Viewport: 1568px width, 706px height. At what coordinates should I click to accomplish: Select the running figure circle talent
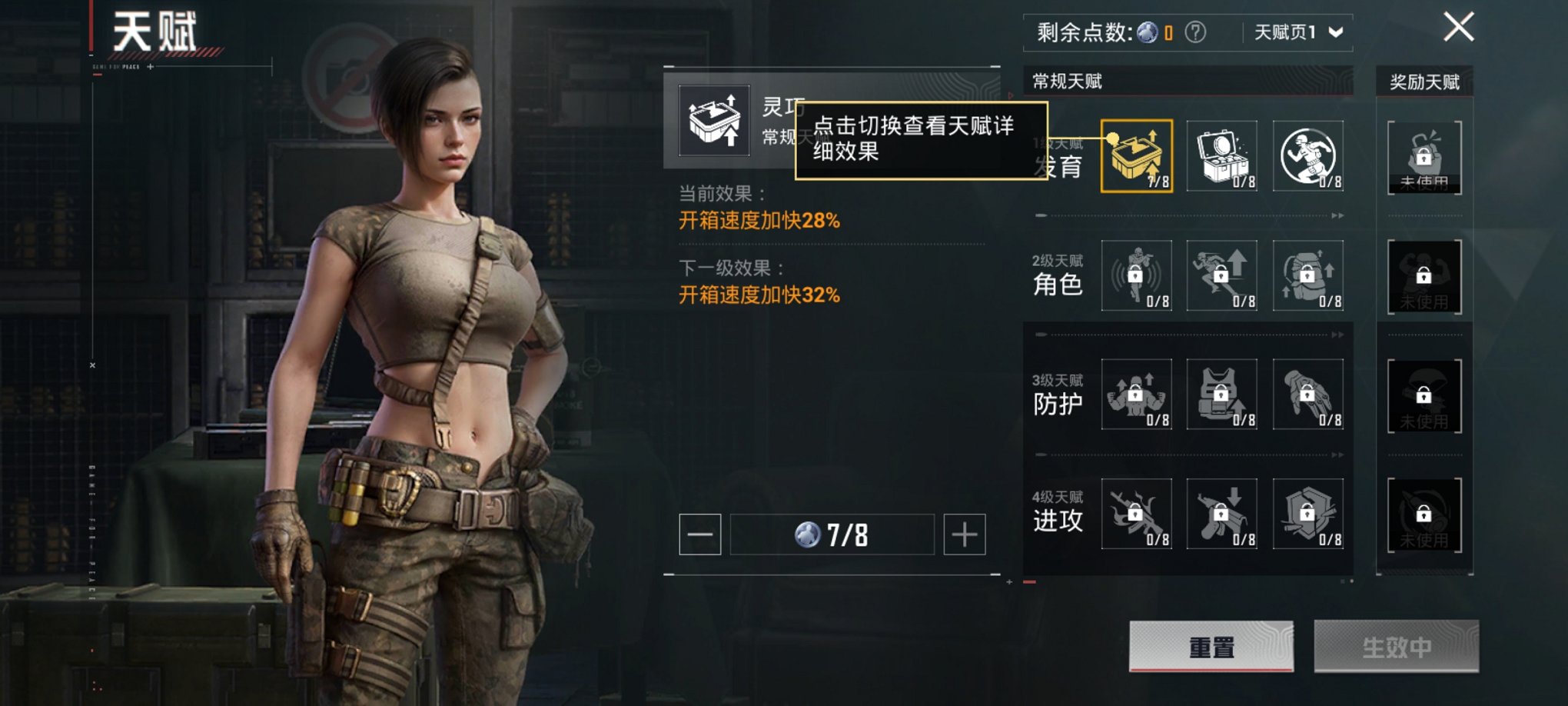click(x=1307, y=156)
